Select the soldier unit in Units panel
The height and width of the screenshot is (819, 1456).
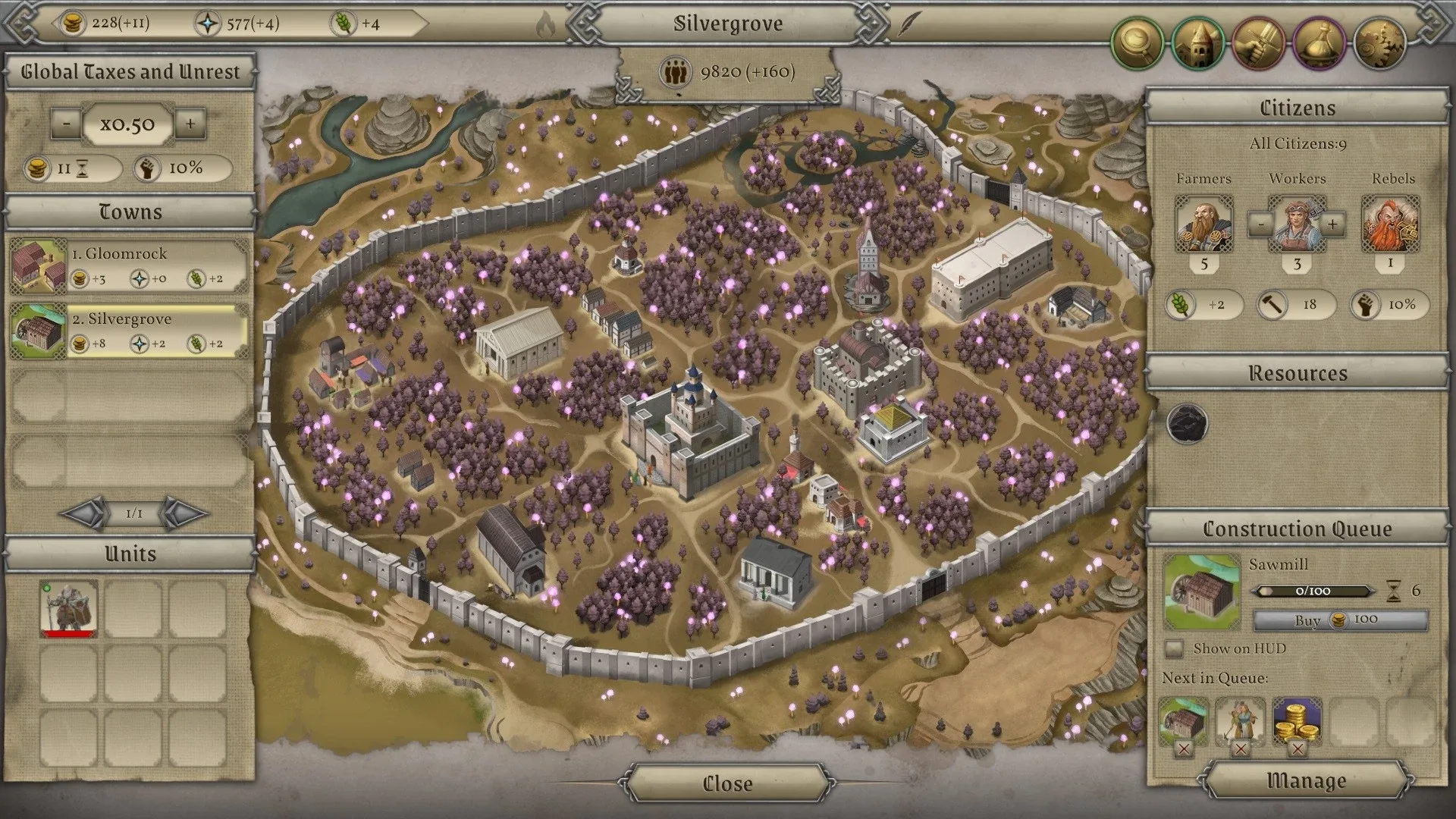click(x=69, y=607)
